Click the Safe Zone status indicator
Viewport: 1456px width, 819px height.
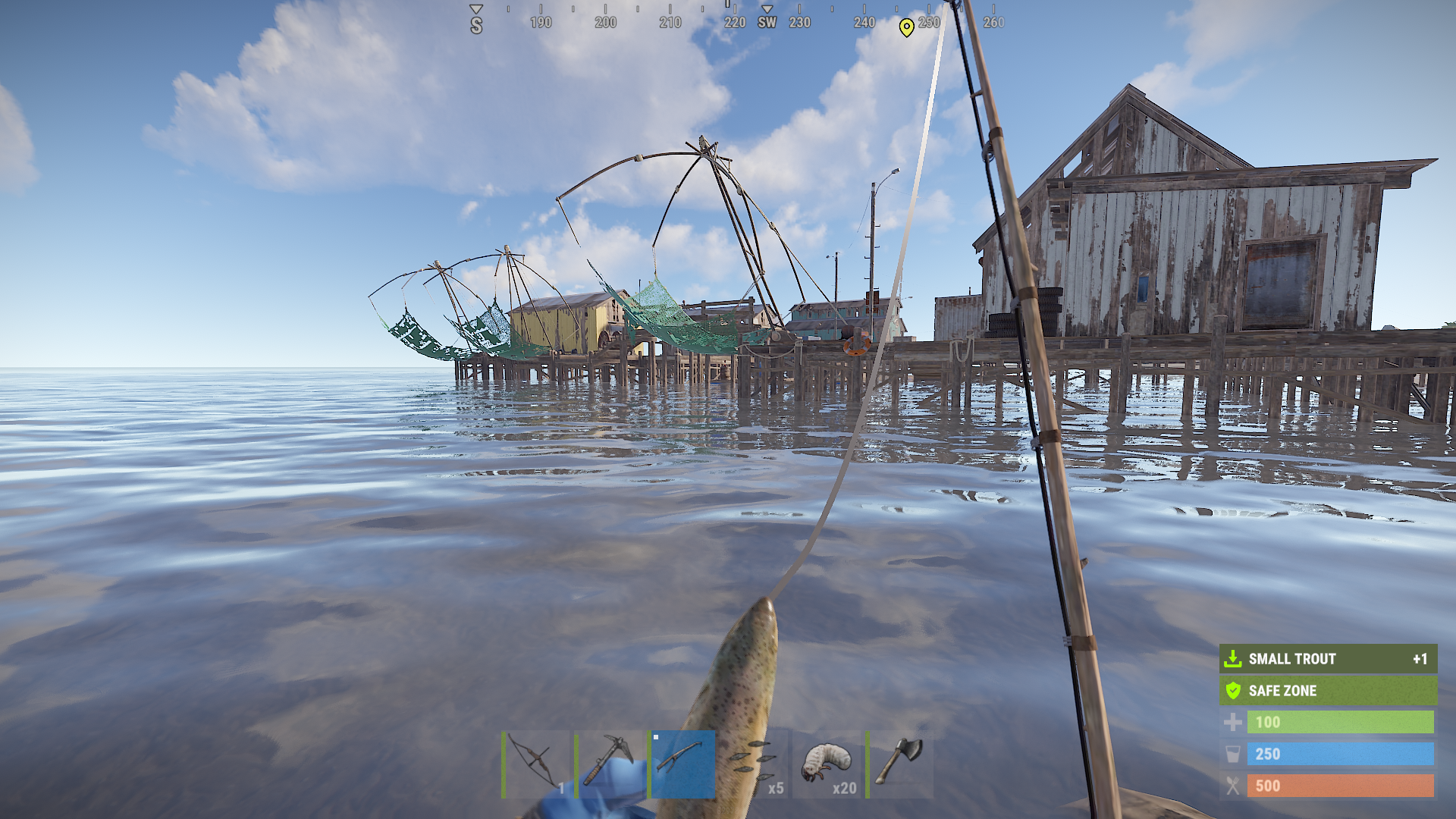tap(1328, 691)
